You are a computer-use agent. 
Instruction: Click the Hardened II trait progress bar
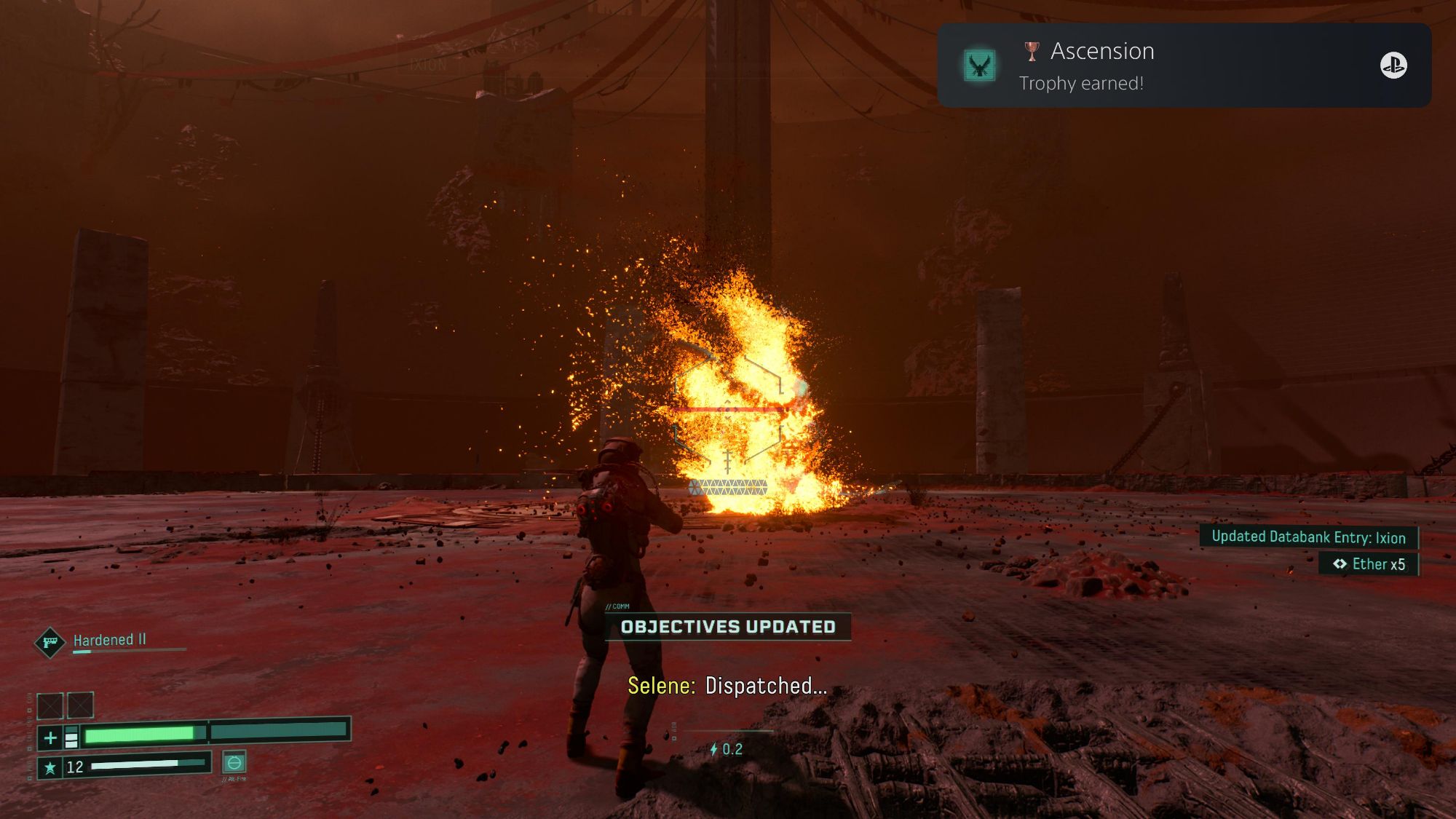[x=127, y=650]
